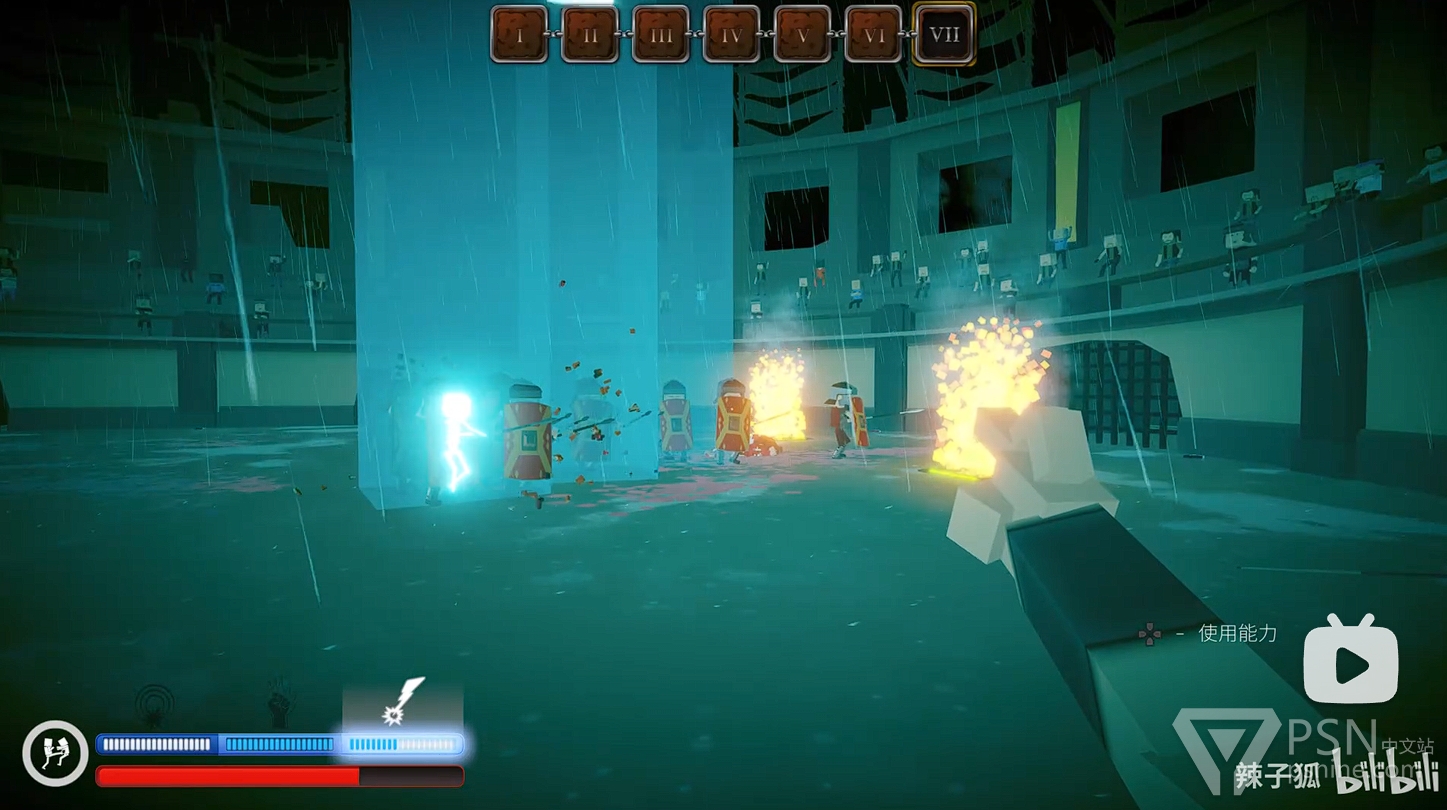Choose the wave II stage tile

(x=590, y=35)
